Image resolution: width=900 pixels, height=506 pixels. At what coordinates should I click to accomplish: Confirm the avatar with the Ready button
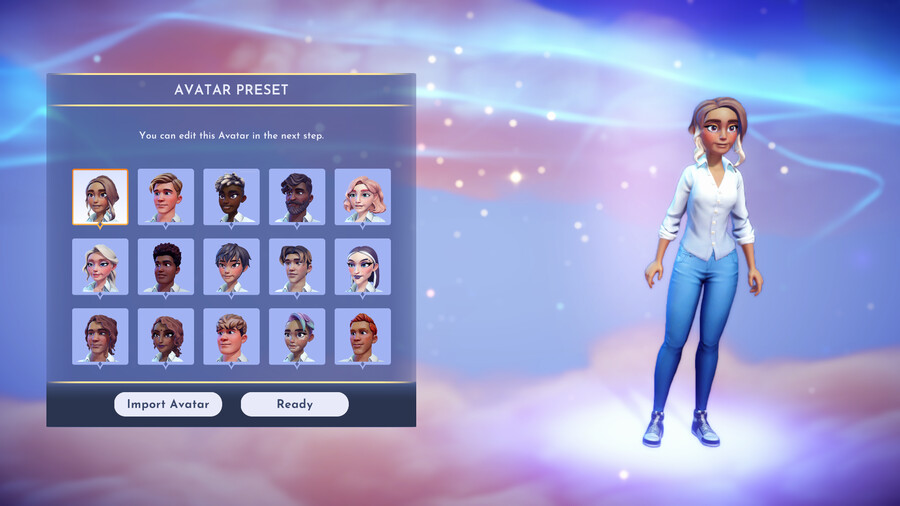[294, 404]
